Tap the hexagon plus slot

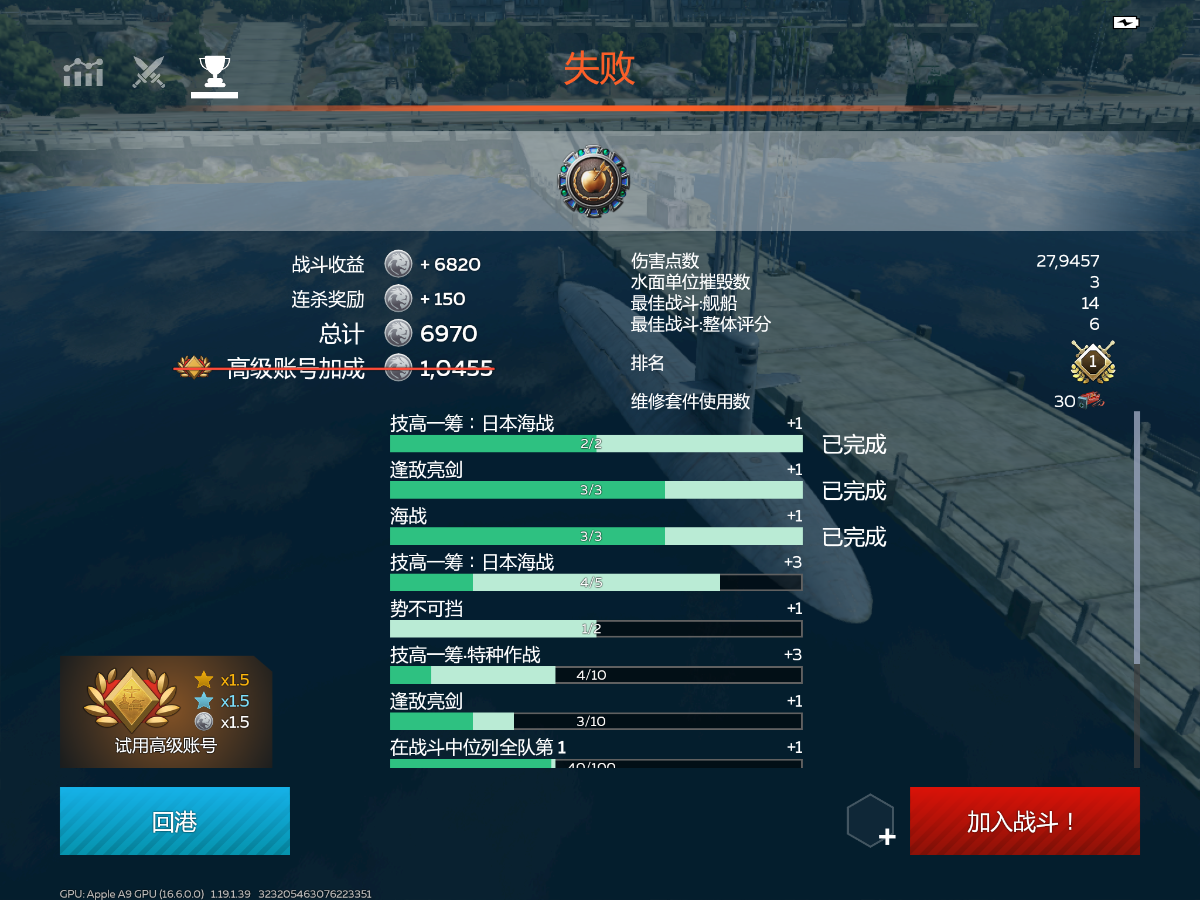click(x=871, y=822)
